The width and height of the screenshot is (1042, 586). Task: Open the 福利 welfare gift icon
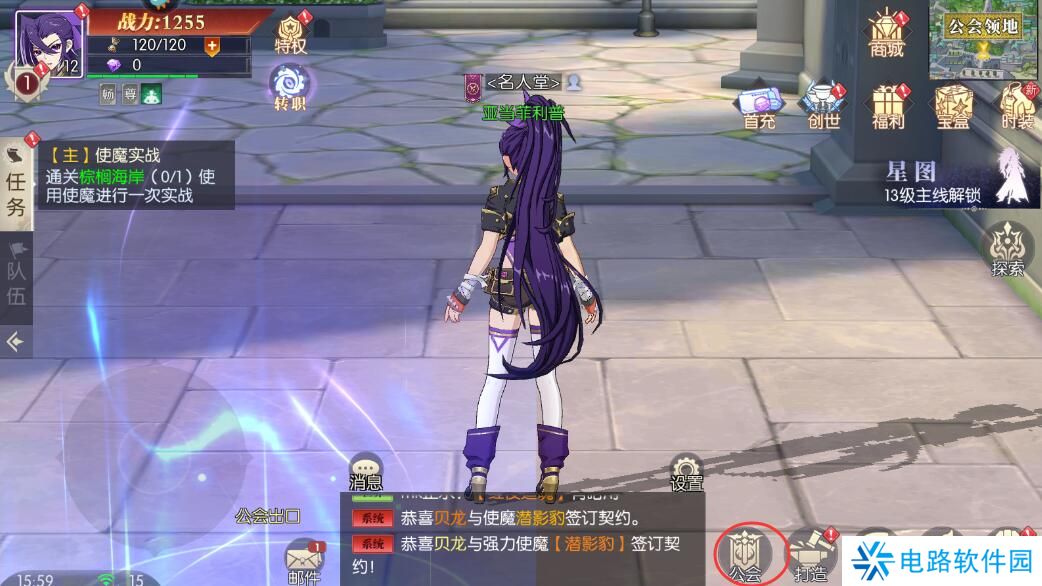(x=887, y=105)
